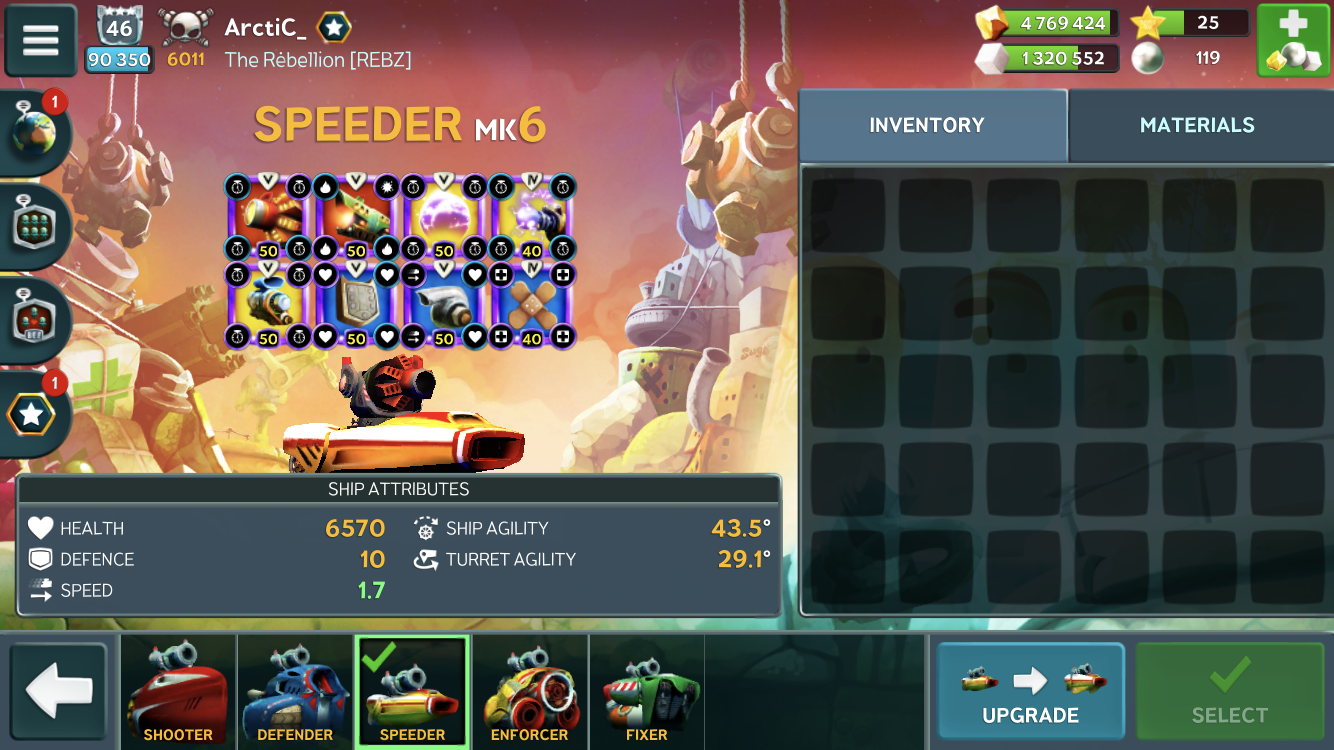Select the crossed bandage item slot
The width and height of the screenshot is (1334, 750).
tap(532, 305)
